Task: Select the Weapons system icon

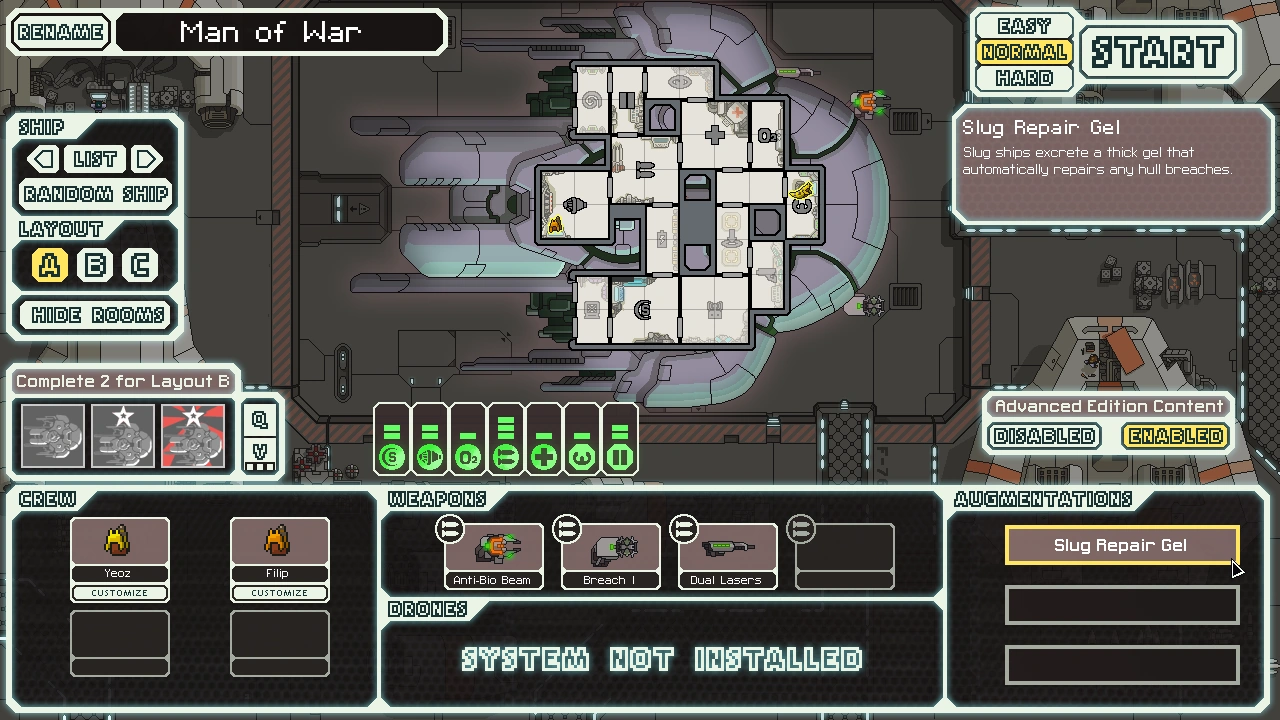Action: pos(505,455)
